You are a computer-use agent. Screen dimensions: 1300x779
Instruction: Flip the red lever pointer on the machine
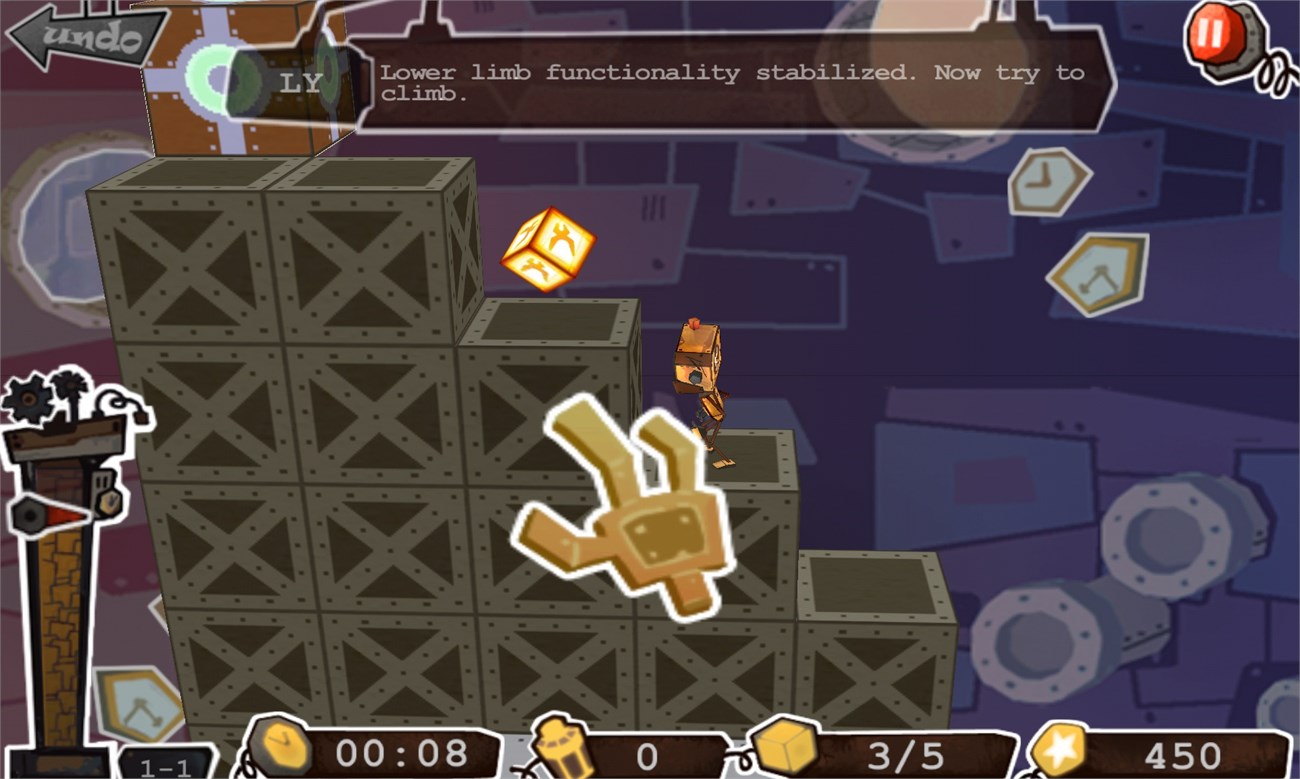62,515
